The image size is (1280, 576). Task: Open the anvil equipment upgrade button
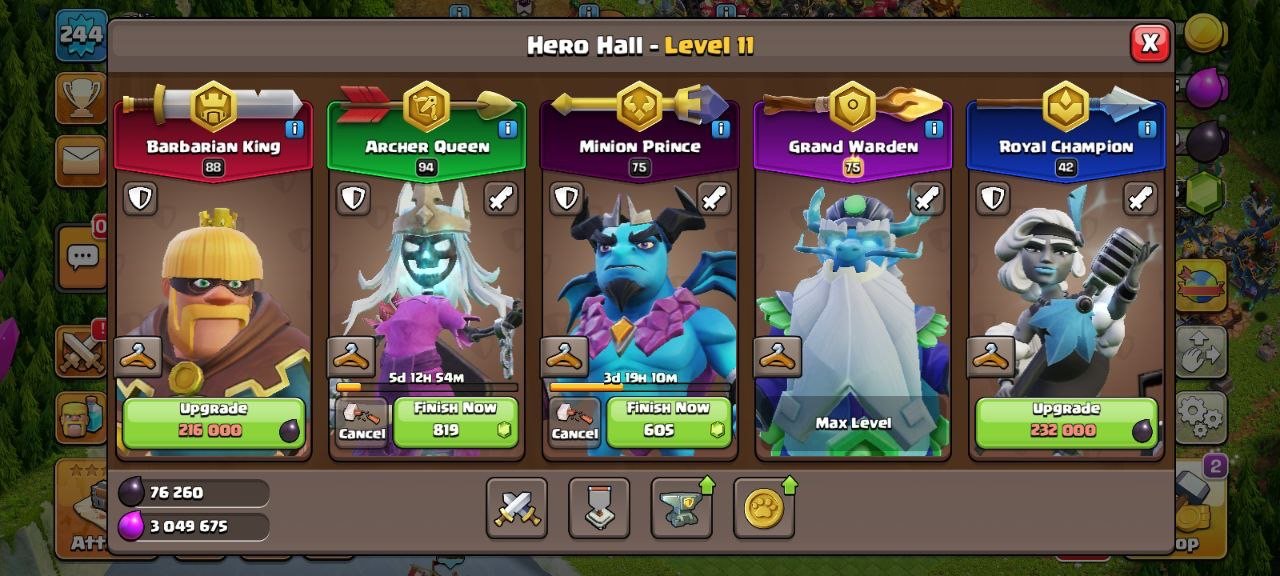(682, 508)
